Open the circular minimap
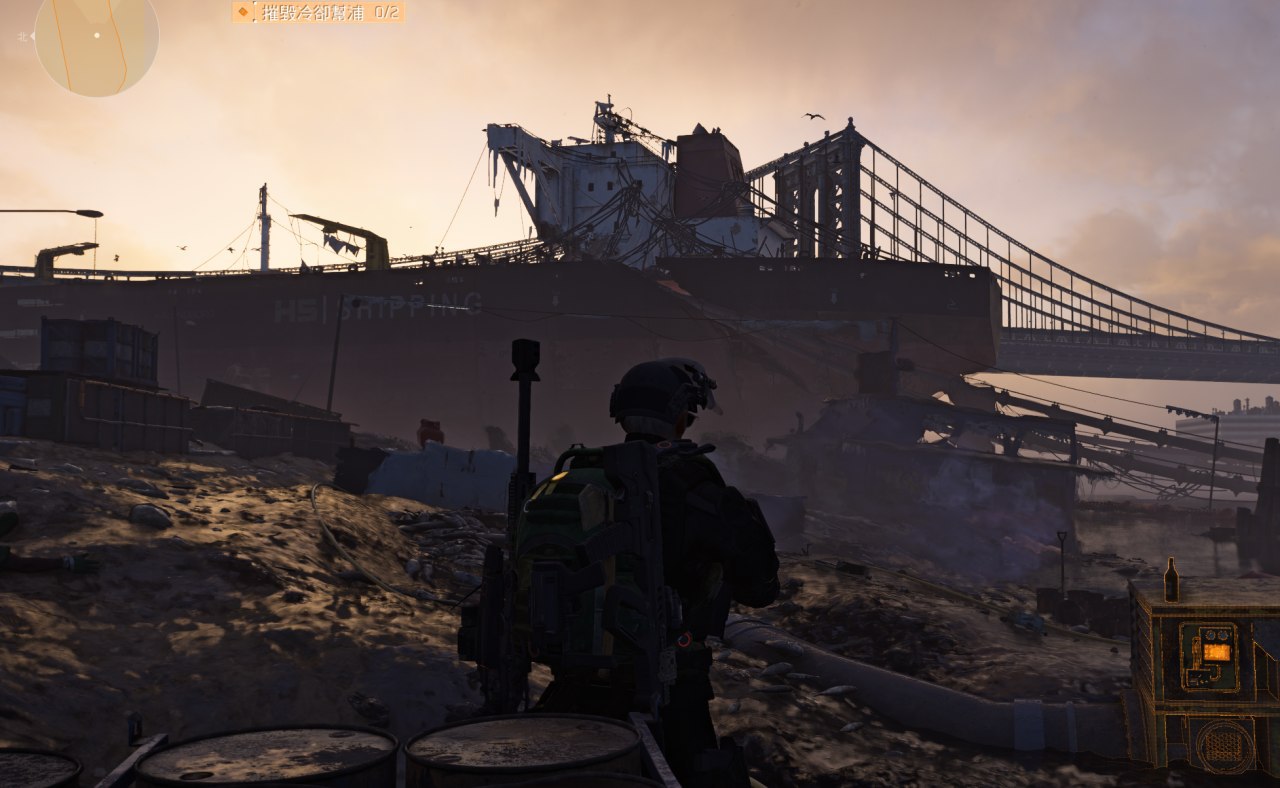Viewport: 1280px width, 788px height. [x=96, y=40]
